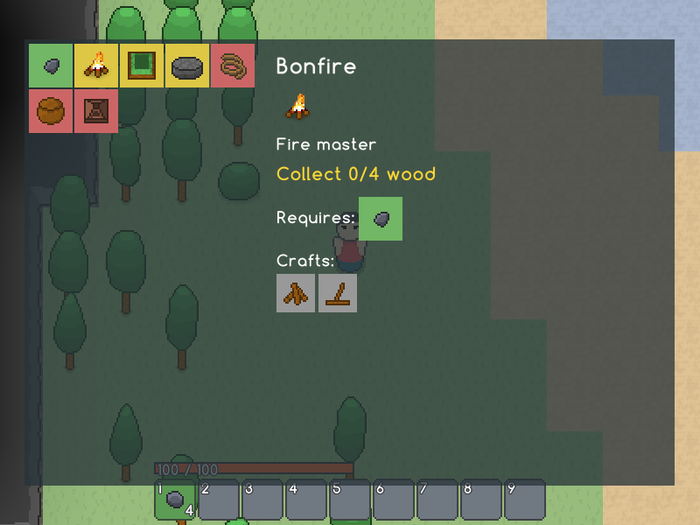Image resolution: width=700 pixels, height=525 pixels.
Task: Open the green framed square technology tile
Action: coord(142,66)
